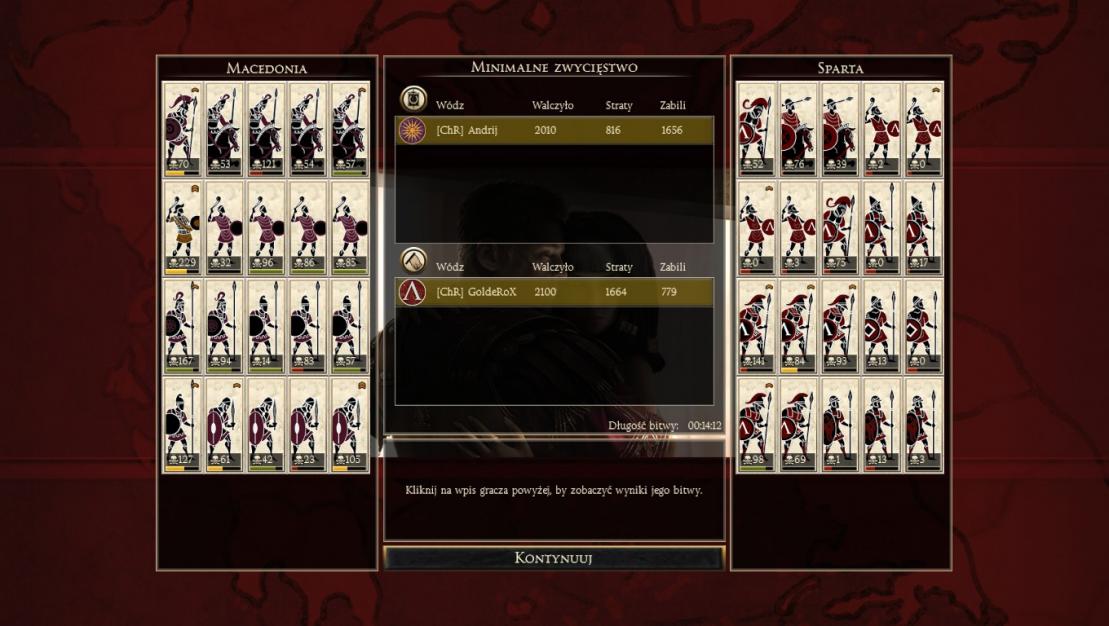Select Sparta unit card with 75 kills

pyautogui.click(x=840, y=227)
